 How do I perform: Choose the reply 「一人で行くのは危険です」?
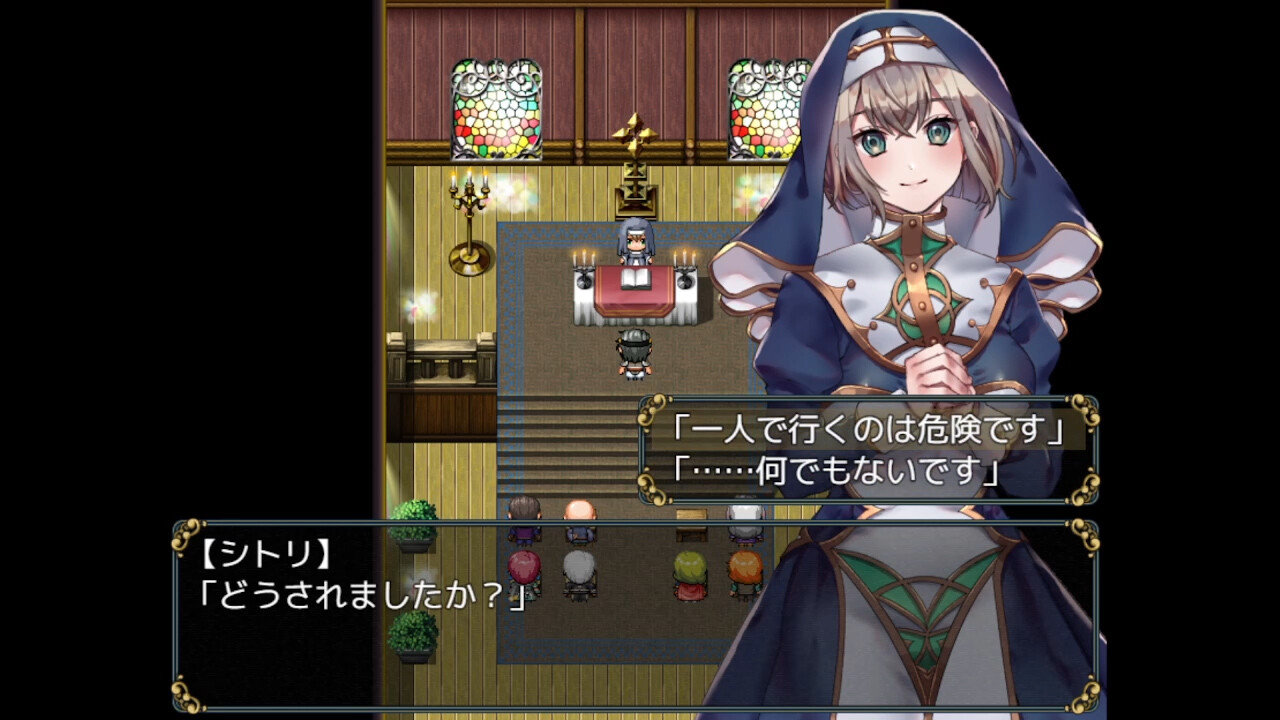click(x=867, y=432)
